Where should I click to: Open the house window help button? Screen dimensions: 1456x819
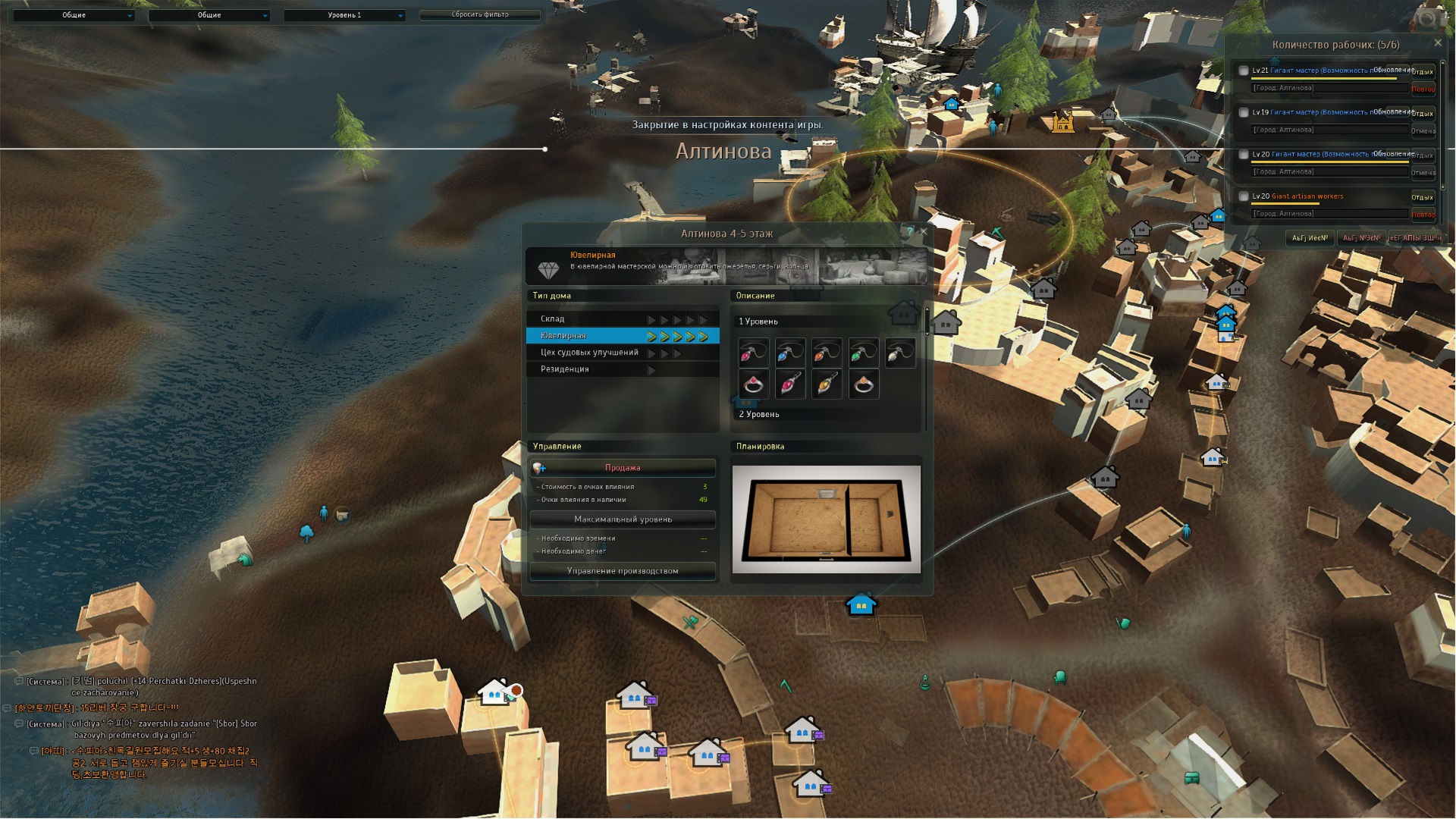point(909,232)
